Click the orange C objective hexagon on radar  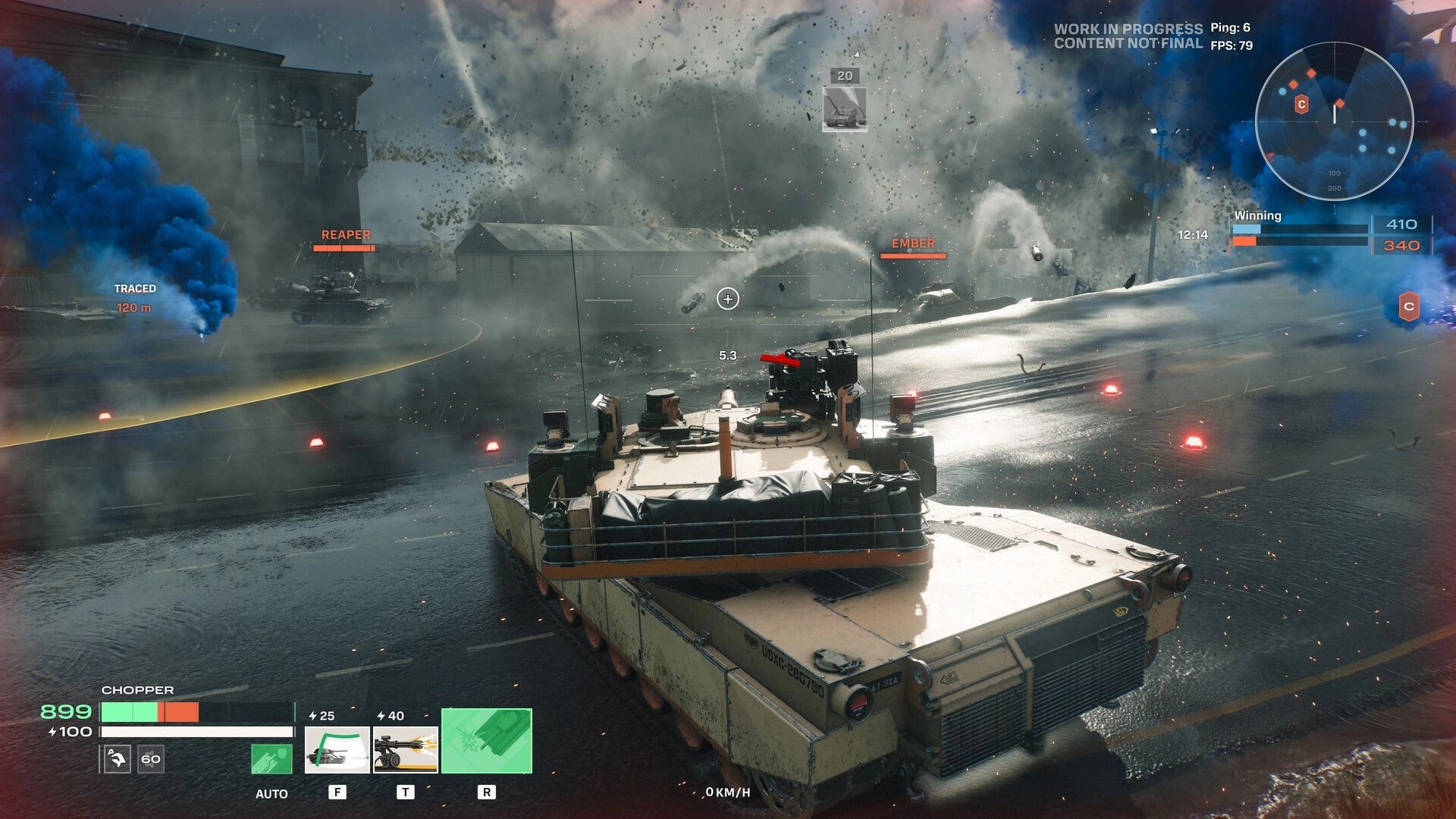point(1301,105)
